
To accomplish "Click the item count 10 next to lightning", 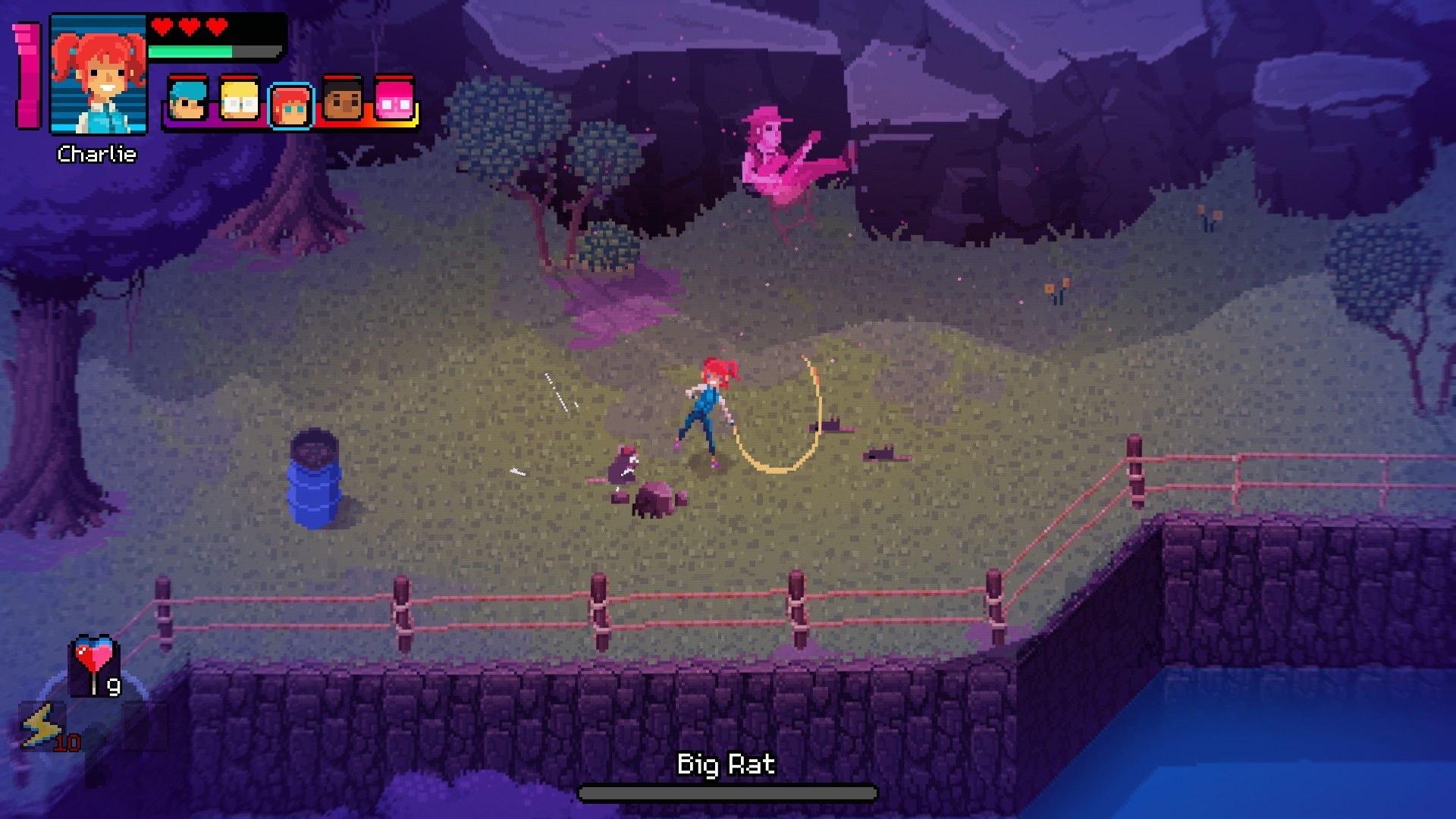I will [67, 743].
